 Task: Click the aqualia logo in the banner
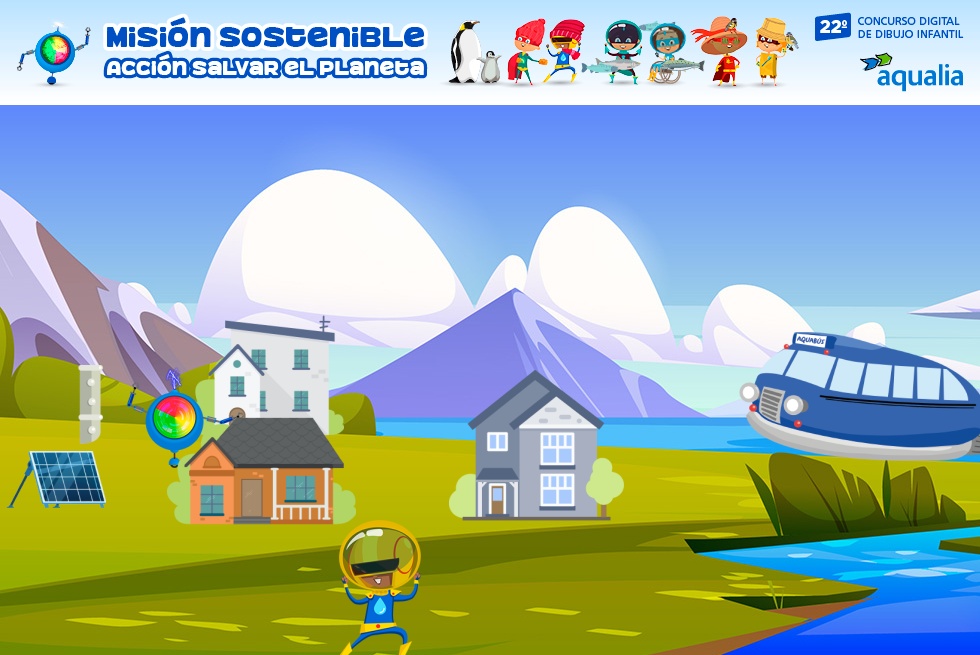[911, 71]
